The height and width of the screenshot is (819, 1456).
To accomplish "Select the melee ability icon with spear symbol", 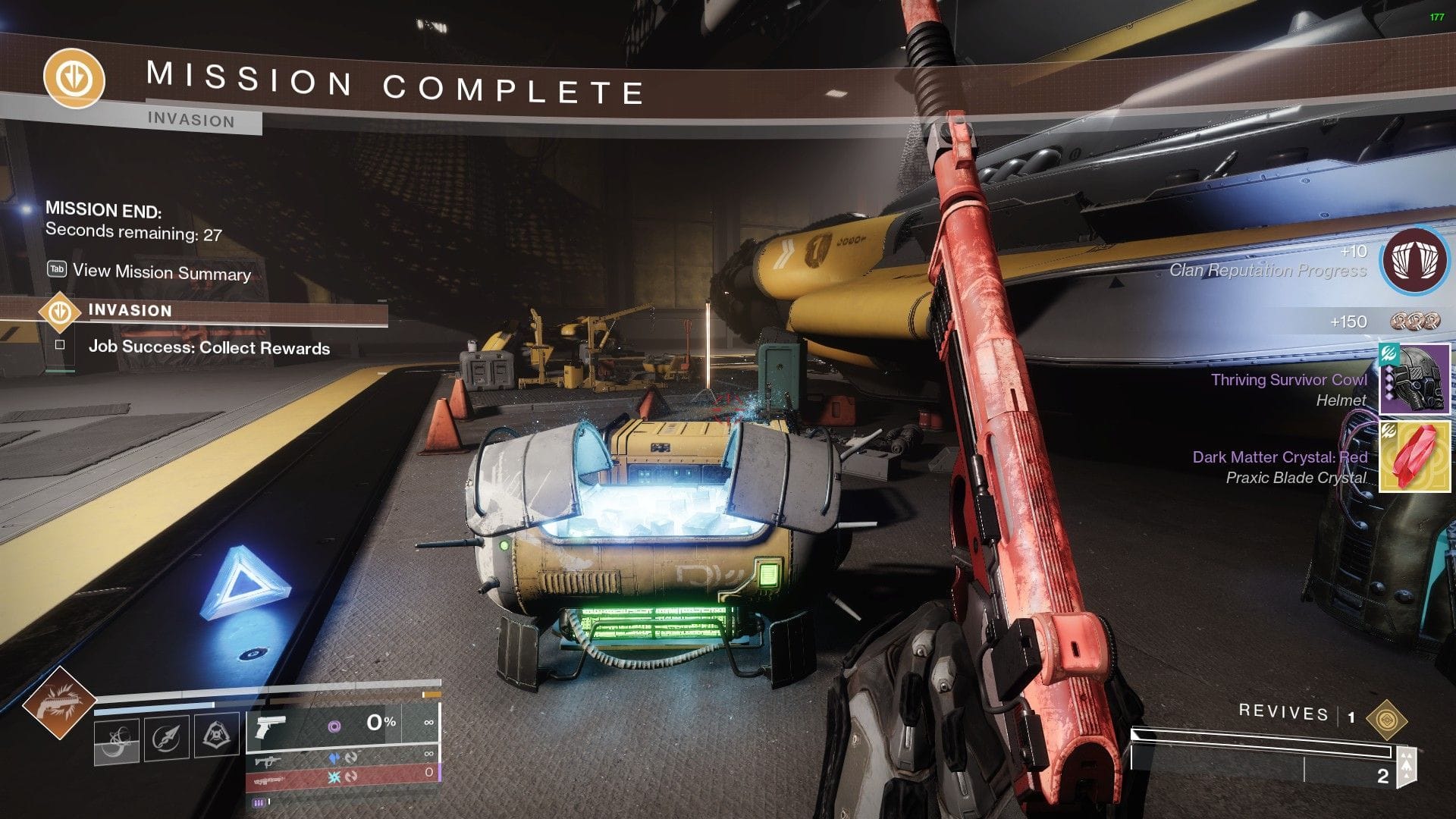I will (x=165, y=737).
